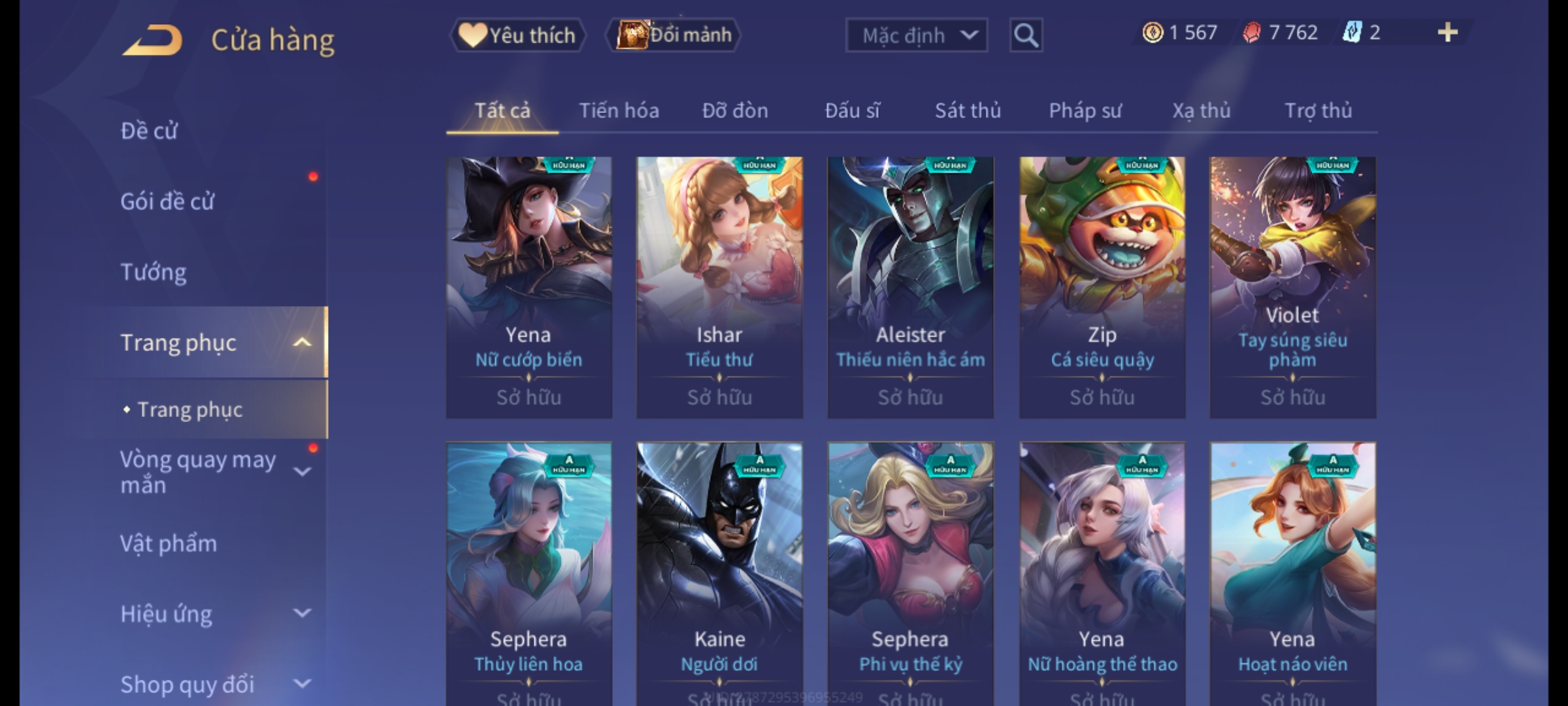The image size is (1568, 706).
Task: Show the Pháp sư category
Action: click(1085, 111)
